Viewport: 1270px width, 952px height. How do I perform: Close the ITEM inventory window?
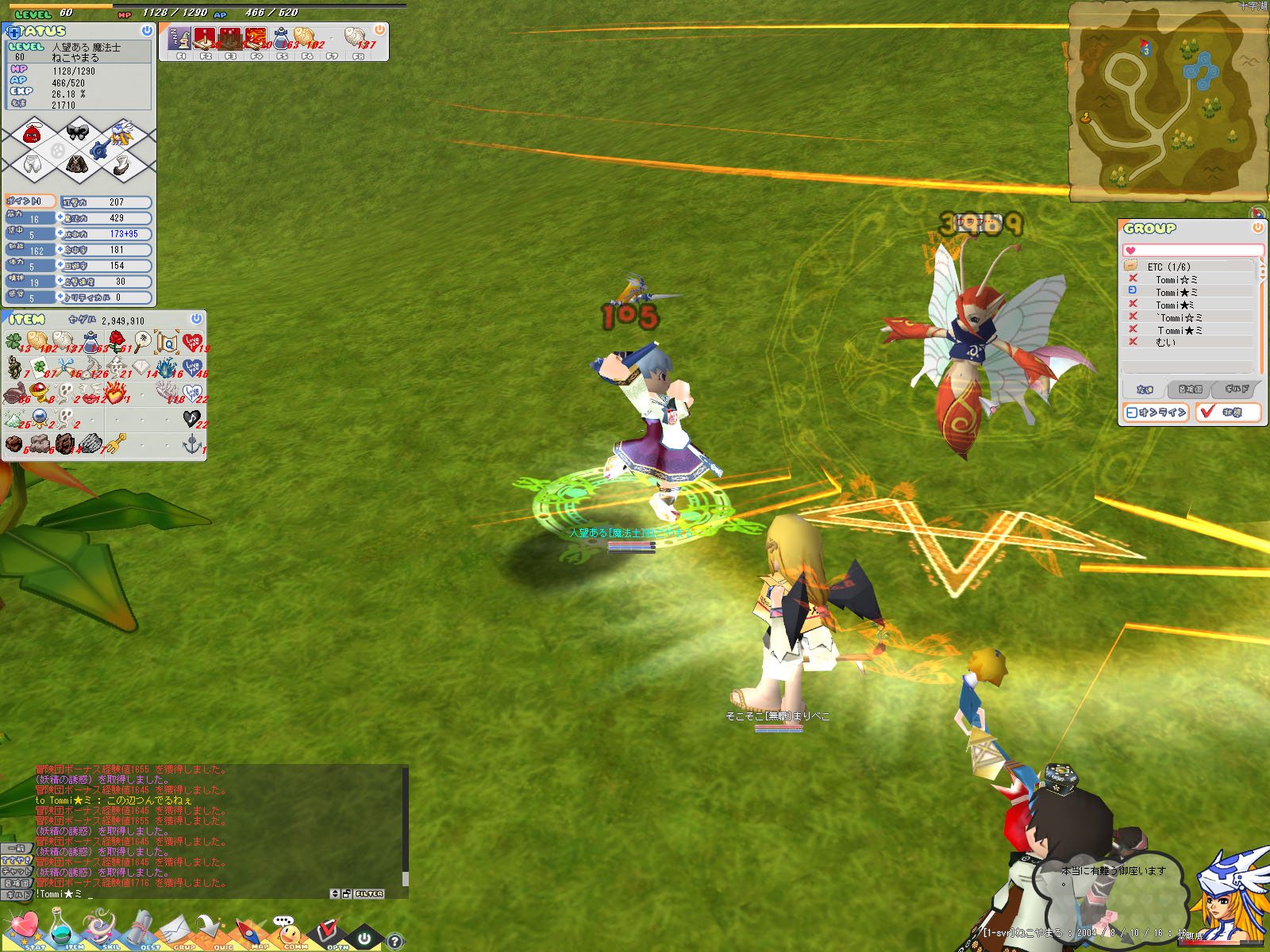pos(196,318)
